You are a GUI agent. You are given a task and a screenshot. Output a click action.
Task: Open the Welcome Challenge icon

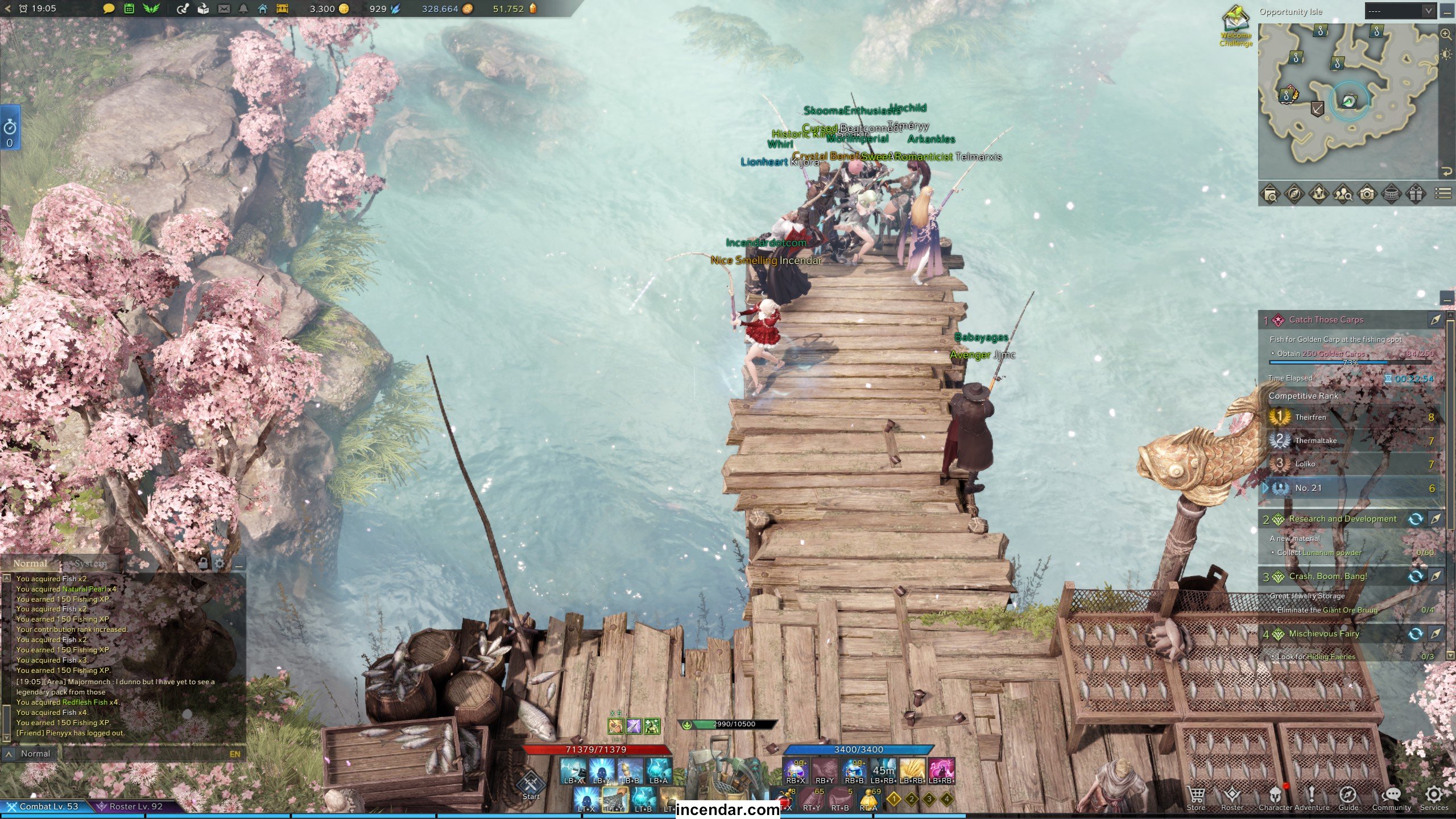(1236, 26)
